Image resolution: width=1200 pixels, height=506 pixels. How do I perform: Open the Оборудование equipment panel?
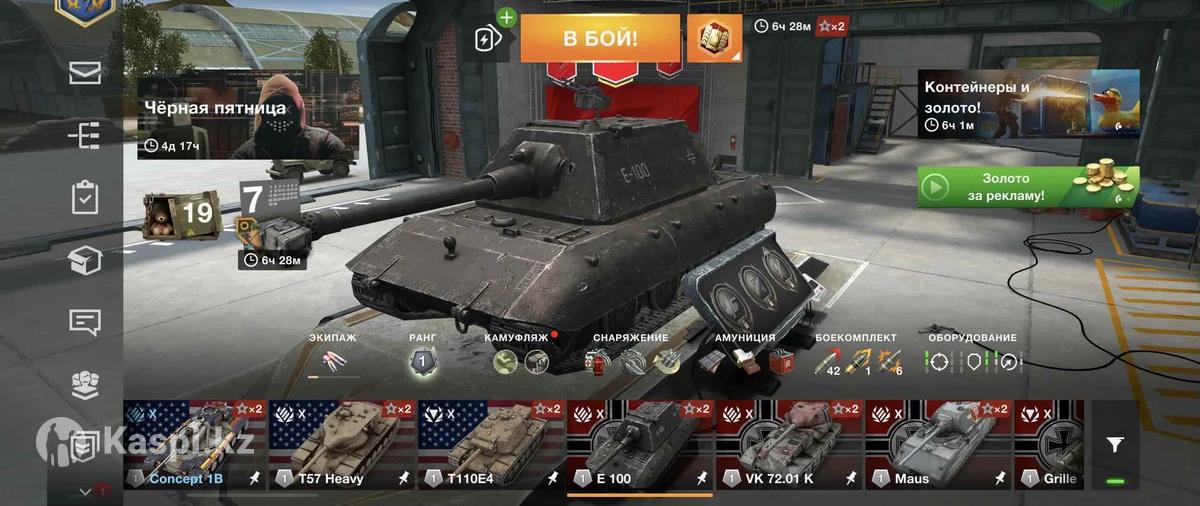click(x=972, y=358)
